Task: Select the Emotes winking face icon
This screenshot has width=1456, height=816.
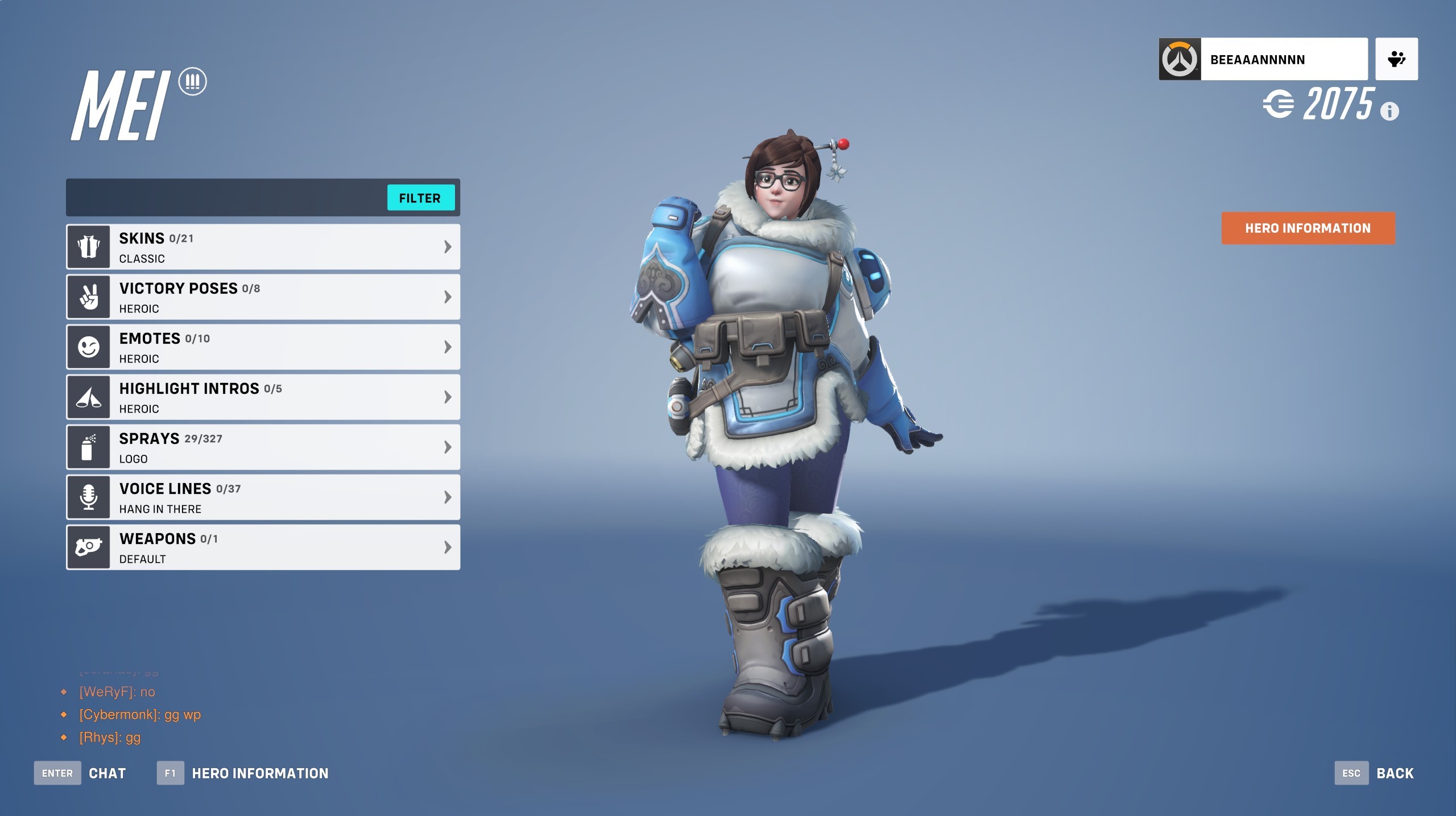Action: pos(88,347)
